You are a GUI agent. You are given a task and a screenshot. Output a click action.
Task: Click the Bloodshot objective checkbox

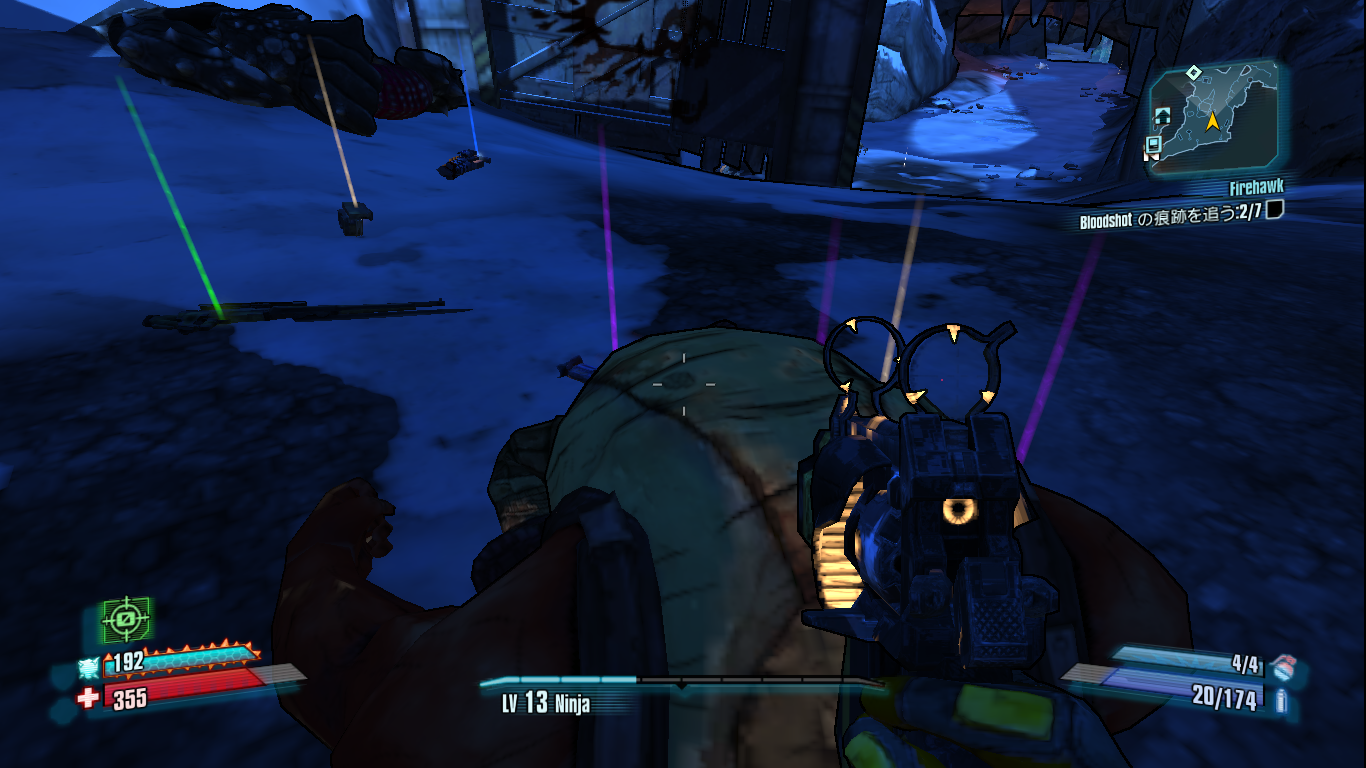coord(1274,210)
